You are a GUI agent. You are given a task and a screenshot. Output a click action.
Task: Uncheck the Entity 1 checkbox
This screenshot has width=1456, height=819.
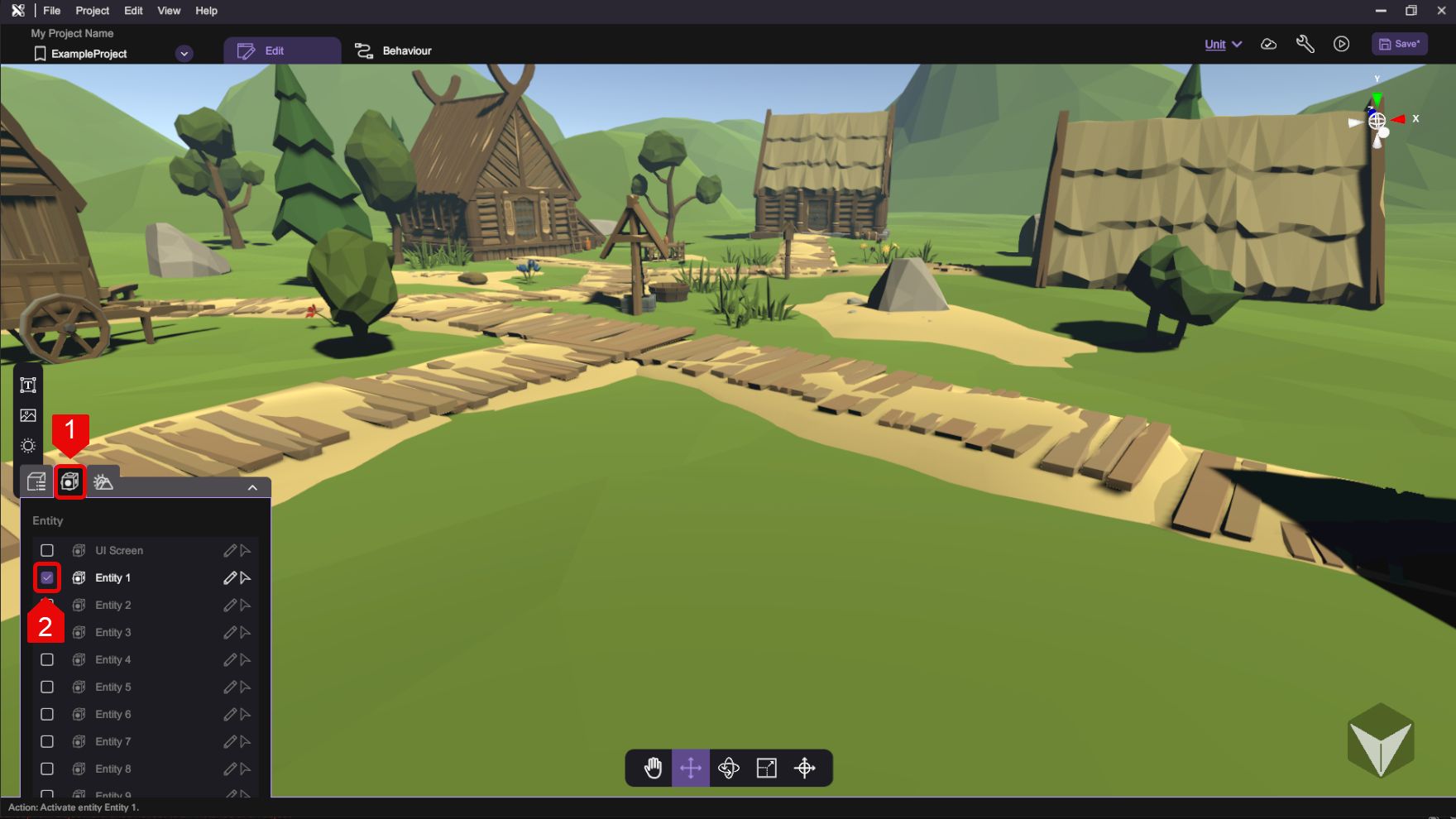click(47, 577)
